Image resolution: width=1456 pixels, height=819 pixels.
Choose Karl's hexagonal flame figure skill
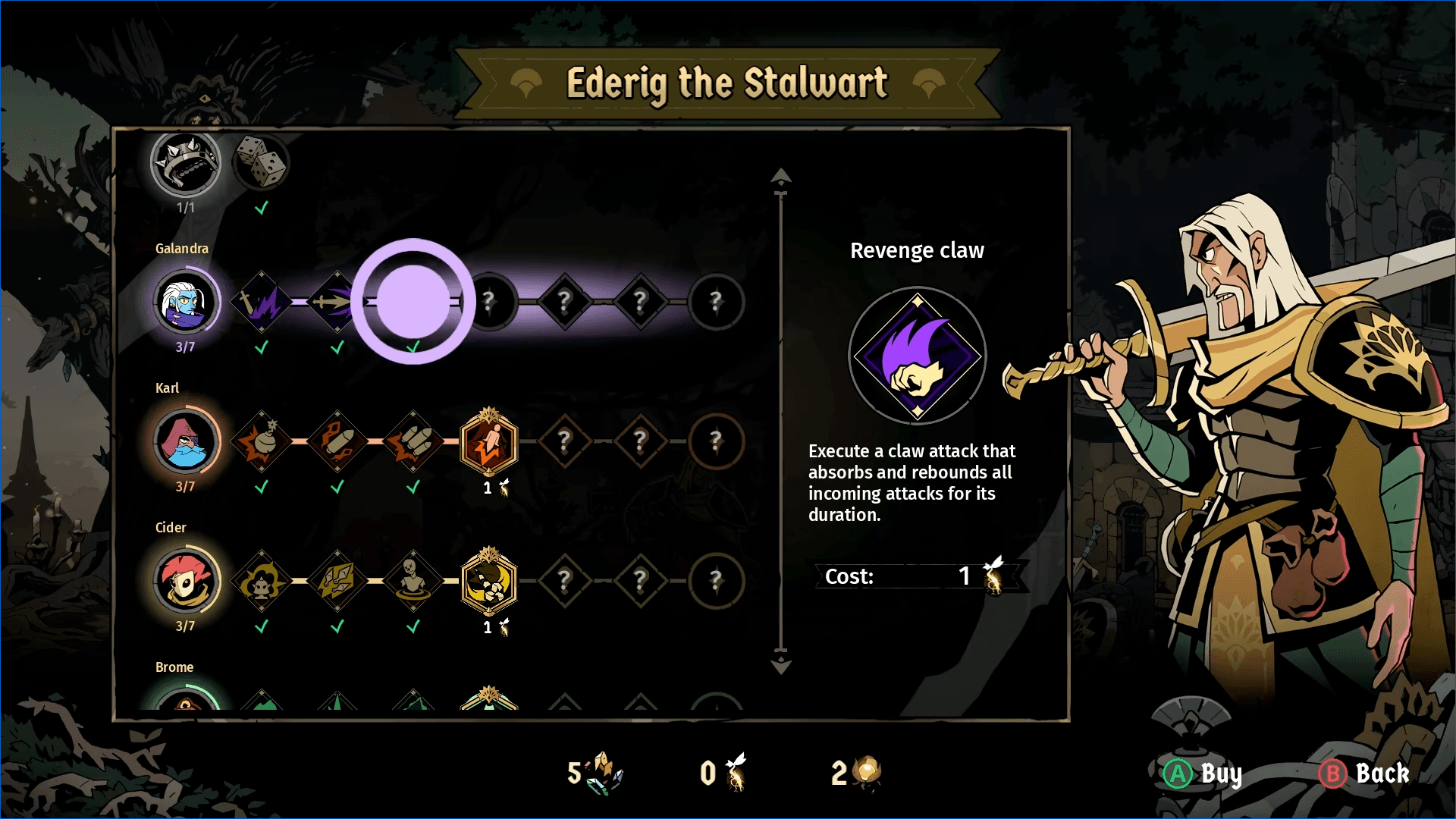point(489,441)
